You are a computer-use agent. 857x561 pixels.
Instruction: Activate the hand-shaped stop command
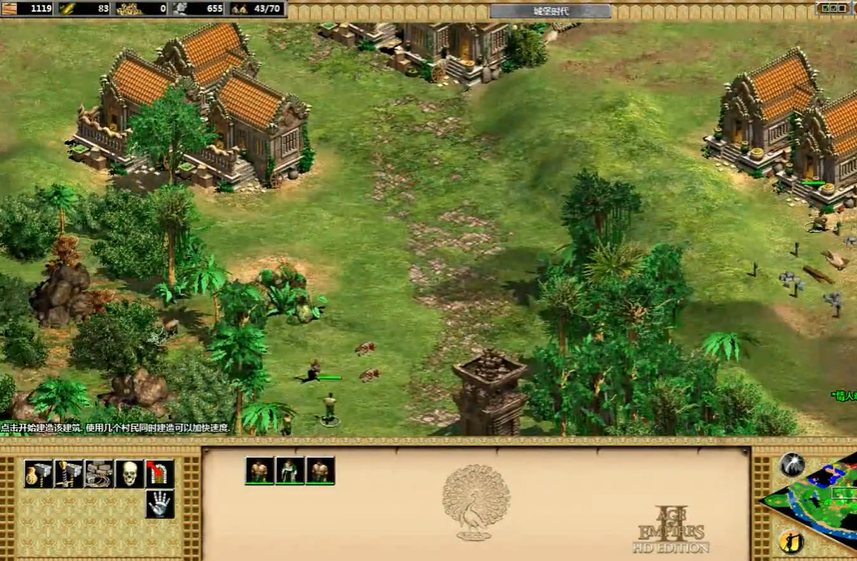(x=159, y=505)
